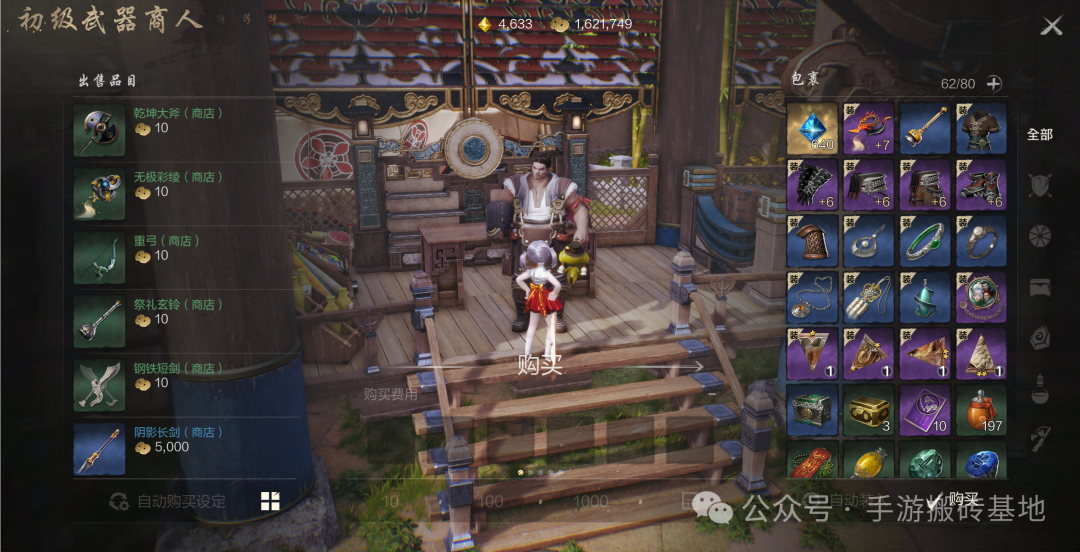Switch to the 全部 inventory tab
1080x552 pixels.
tap(1040, 134)
